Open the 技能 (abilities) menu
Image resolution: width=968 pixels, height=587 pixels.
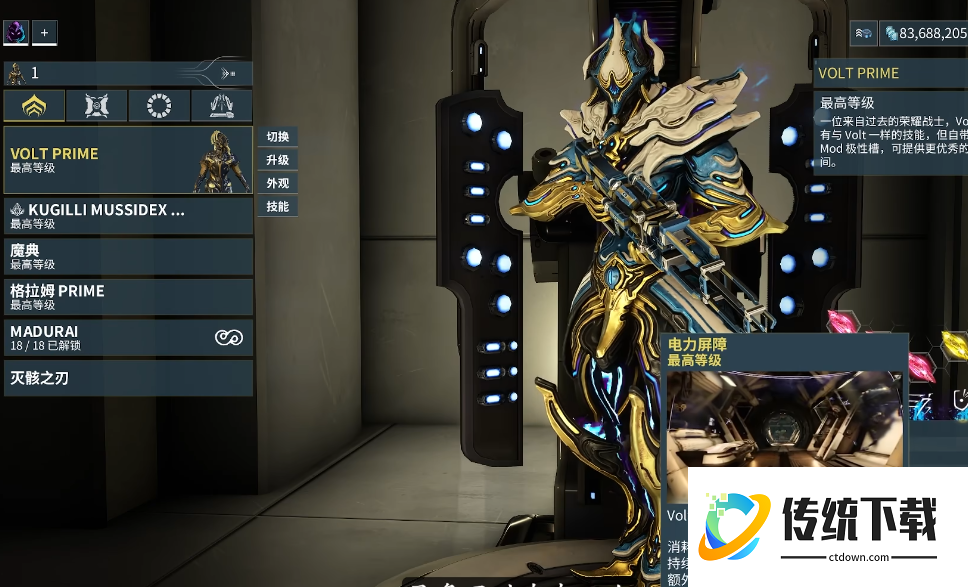(x=277, y=206)
